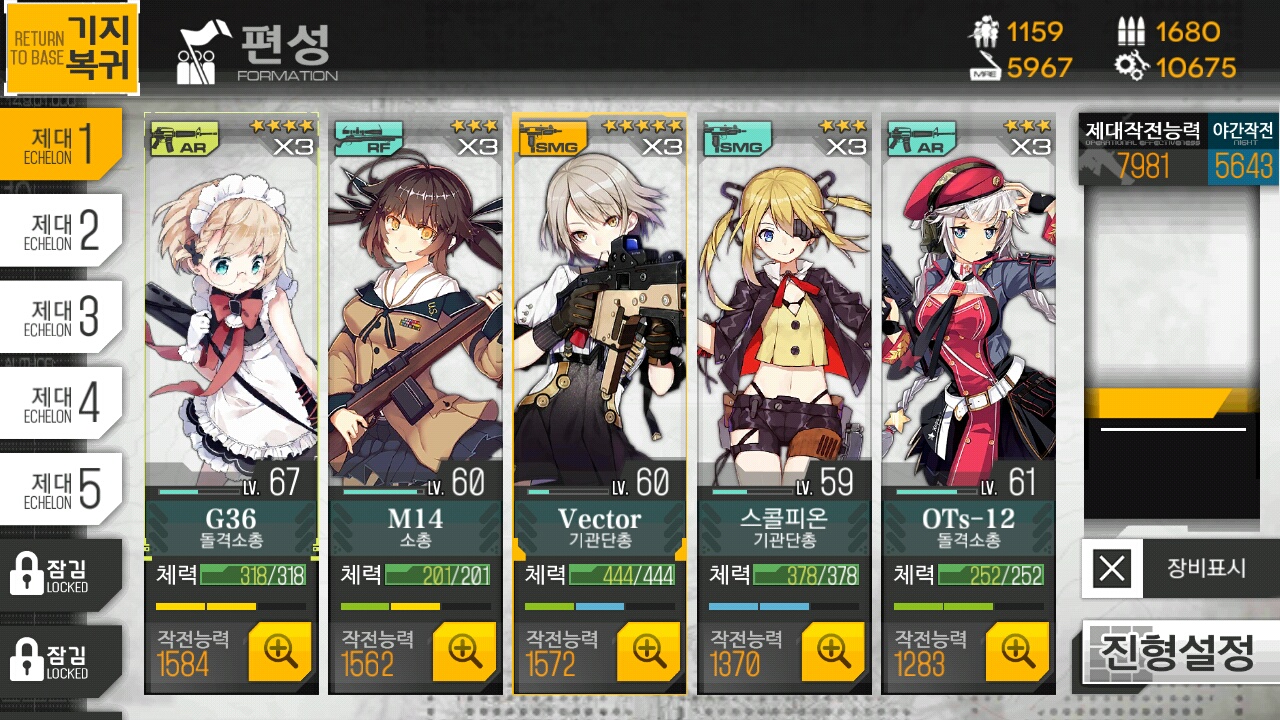Pick the Skorpion (스콜피온) SMG card

[783, 320]
